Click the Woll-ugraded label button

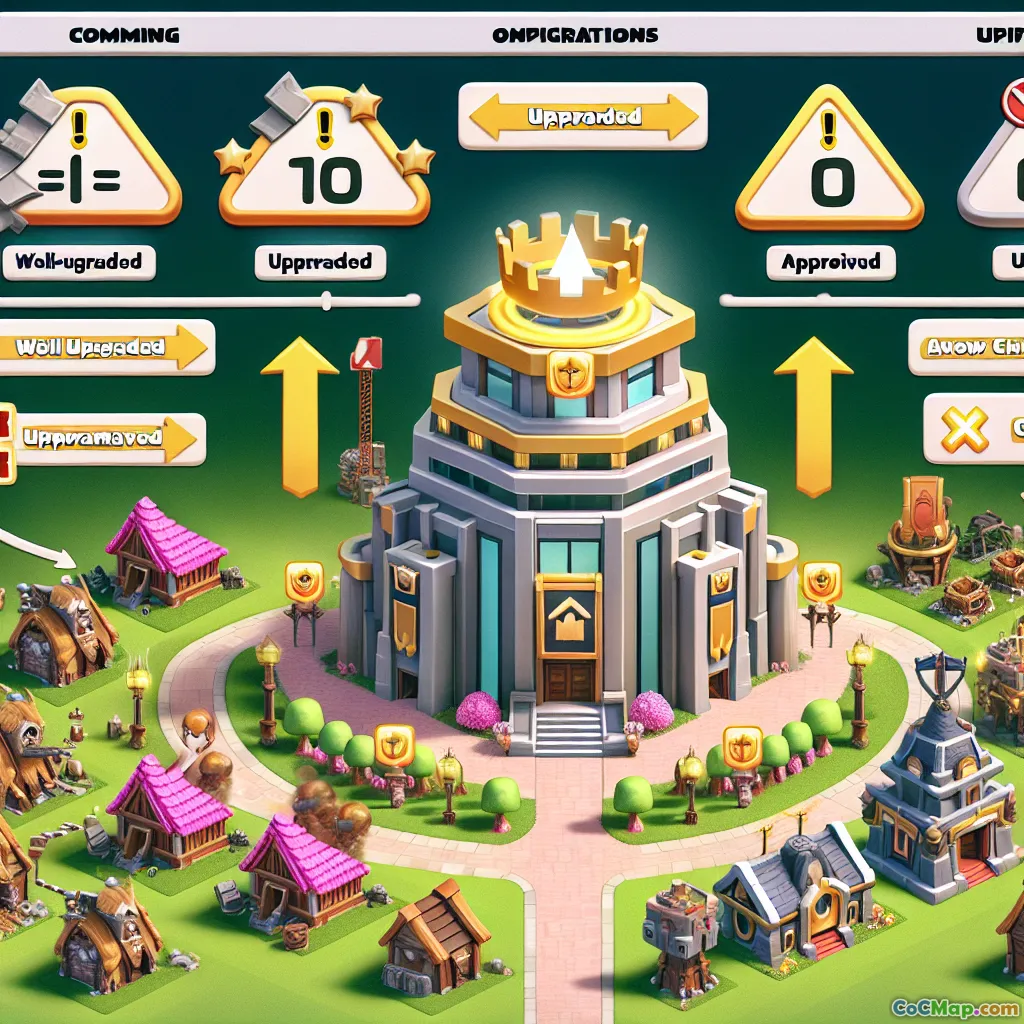[78, 263]
